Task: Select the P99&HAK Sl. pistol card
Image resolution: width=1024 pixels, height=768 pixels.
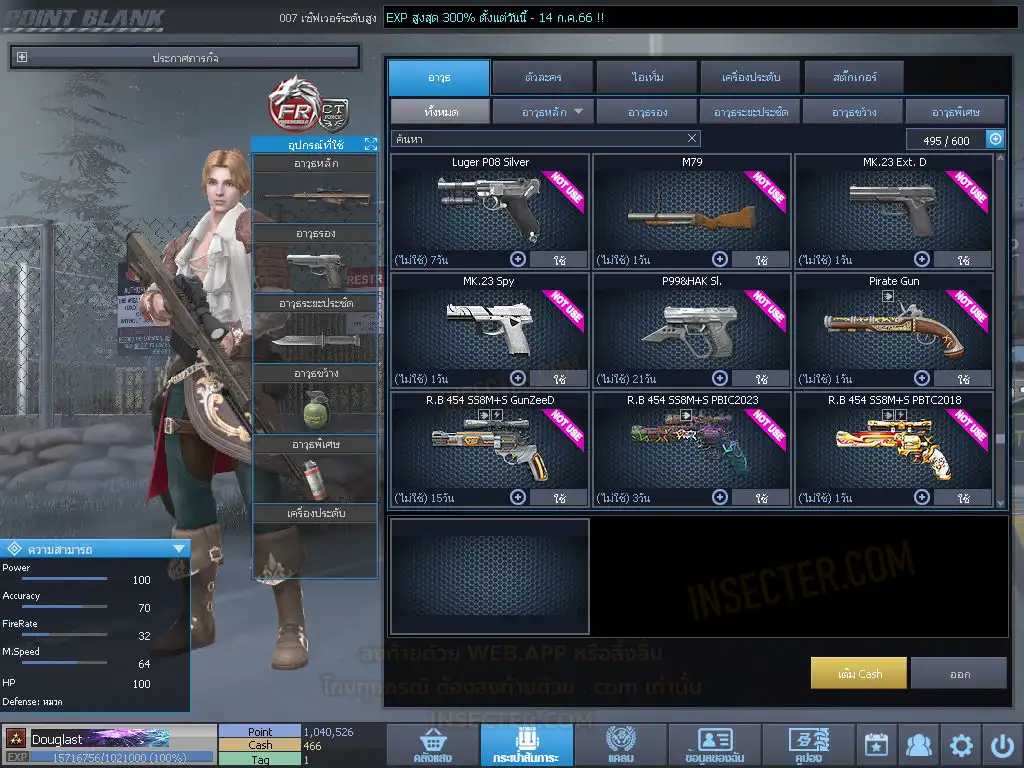Action: click(x=692, y=325)
